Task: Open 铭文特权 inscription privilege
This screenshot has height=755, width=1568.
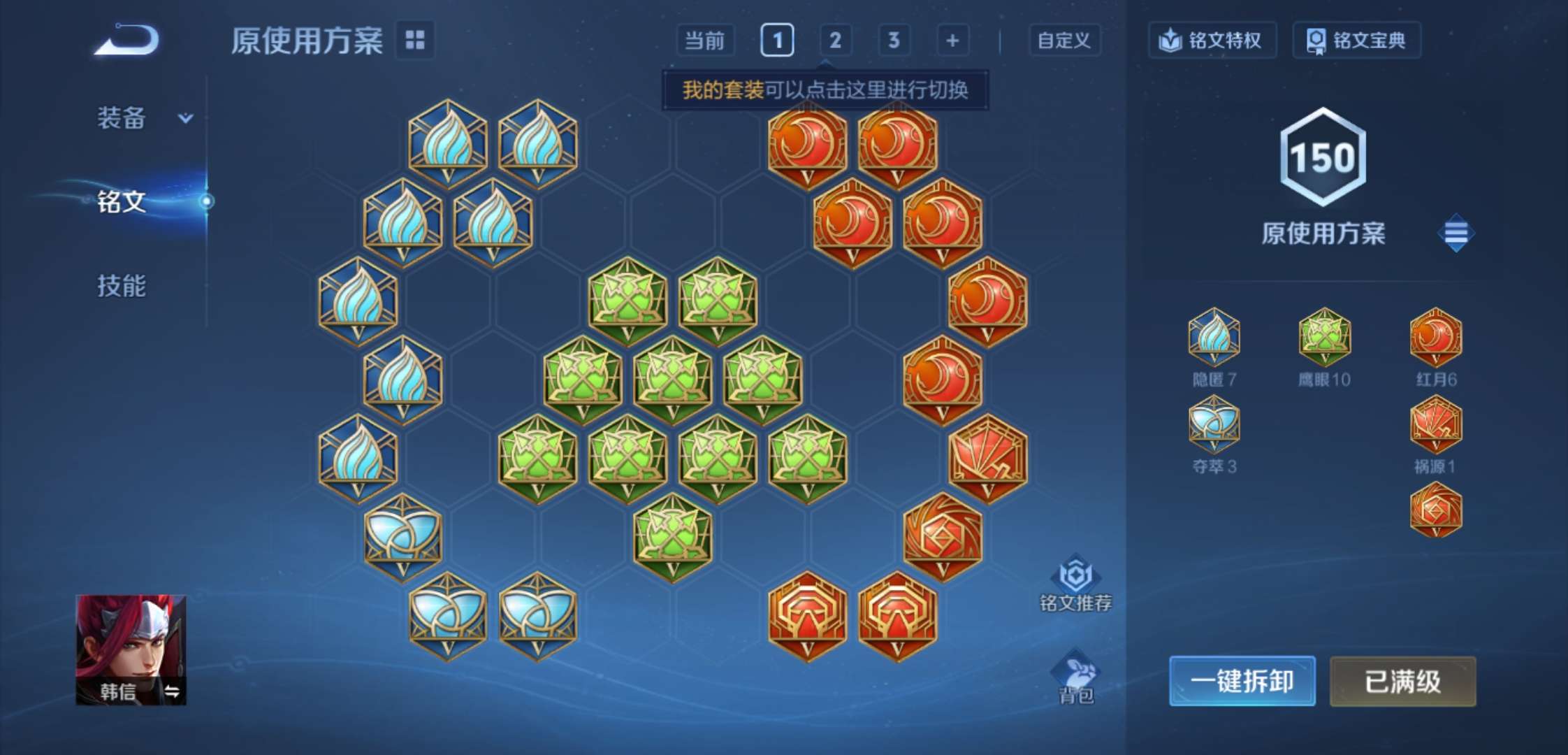Action: [x=1212, y=40]
